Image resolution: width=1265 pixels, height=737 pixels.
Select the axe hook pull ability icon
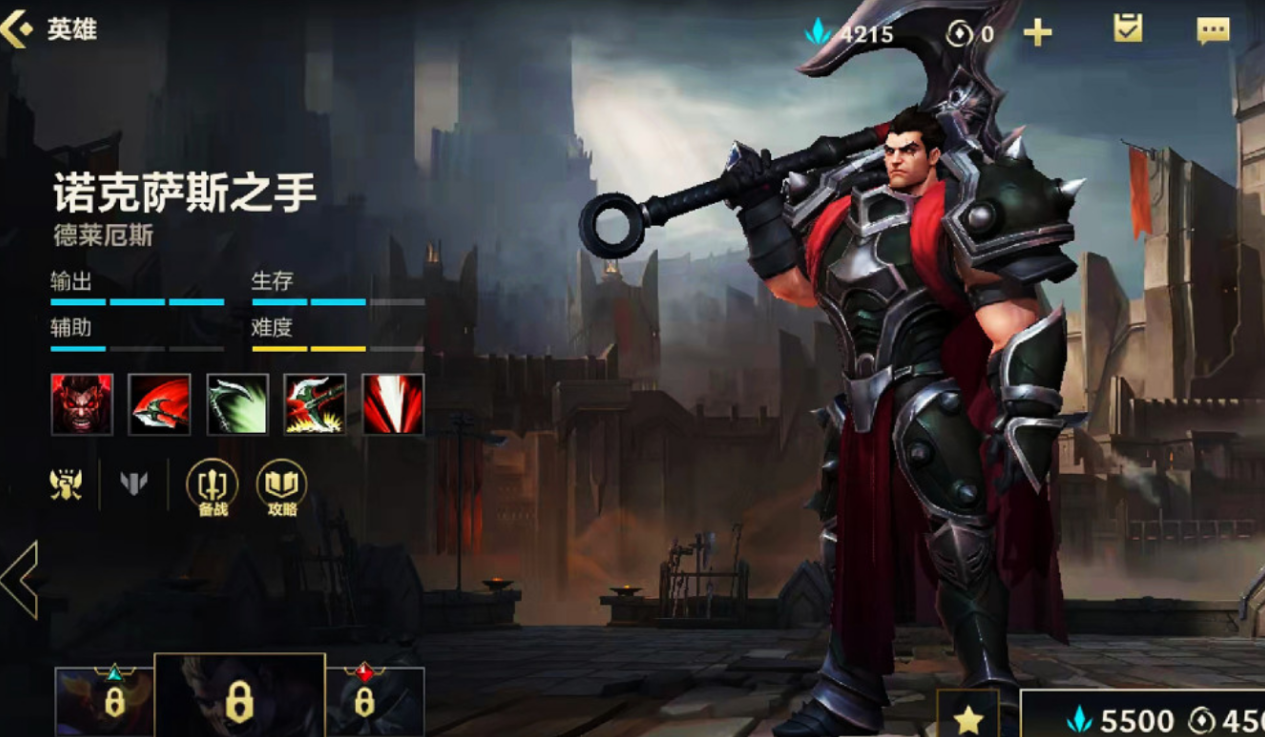(x=315, y=404)
